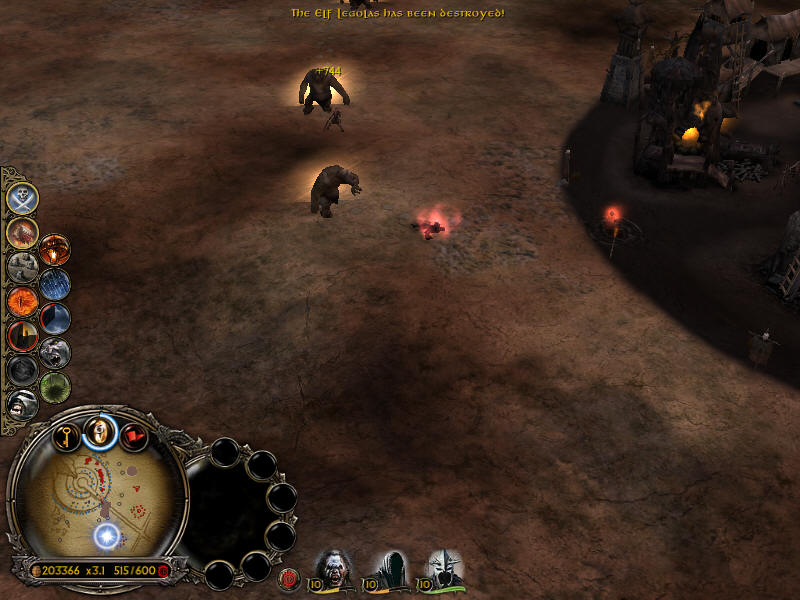Activate the green swirling vortex power

pyautogui.click(x=54, y=386)
